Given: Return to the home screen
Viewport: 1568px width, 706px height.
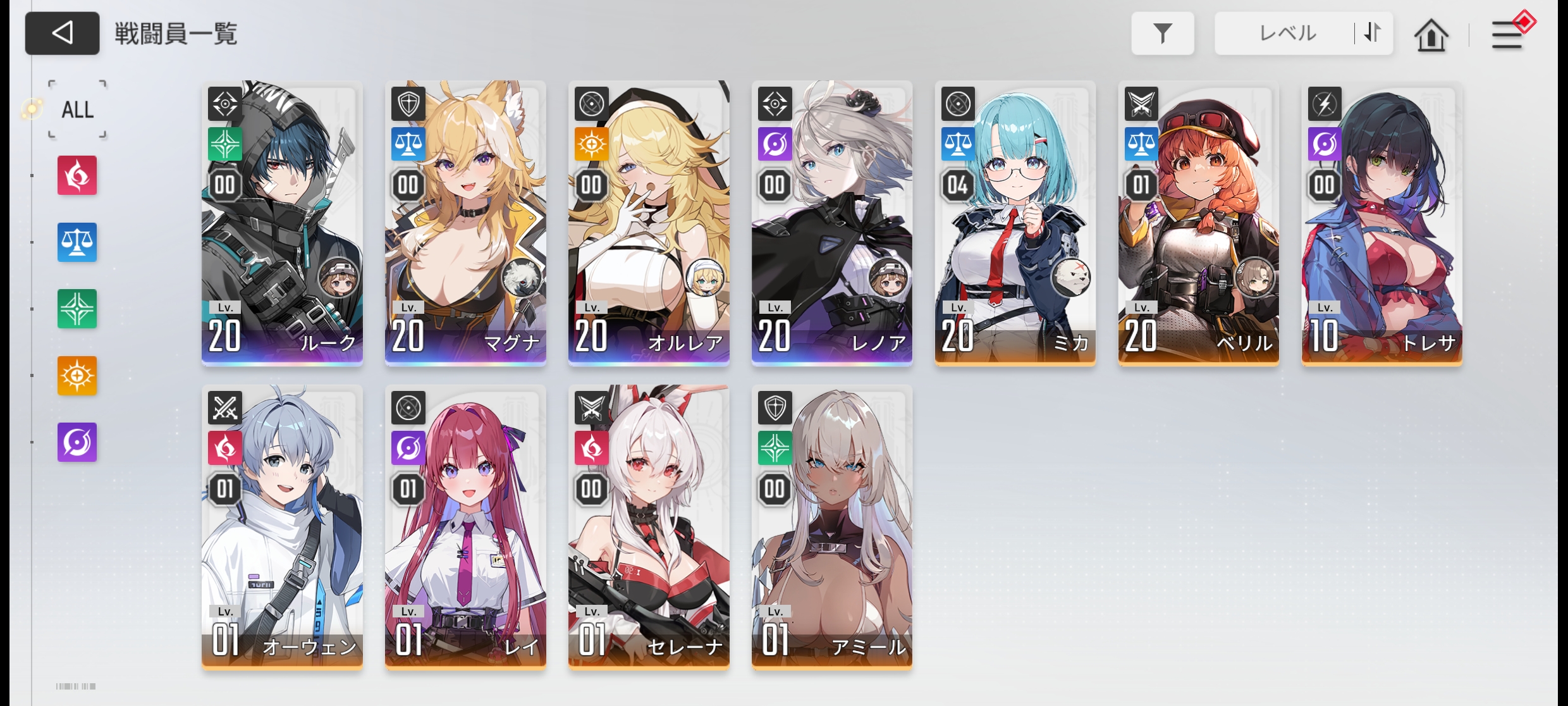Looking at the screenshot, I should [1431, 35].
